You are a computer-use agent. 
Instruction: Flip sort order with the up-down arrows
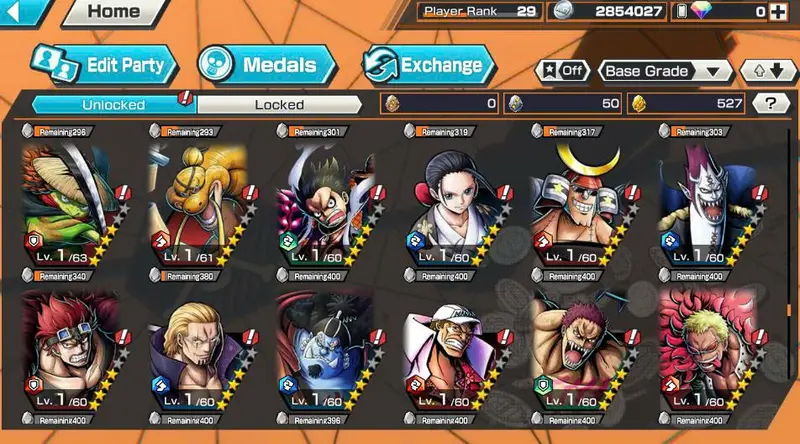[766, 71]
